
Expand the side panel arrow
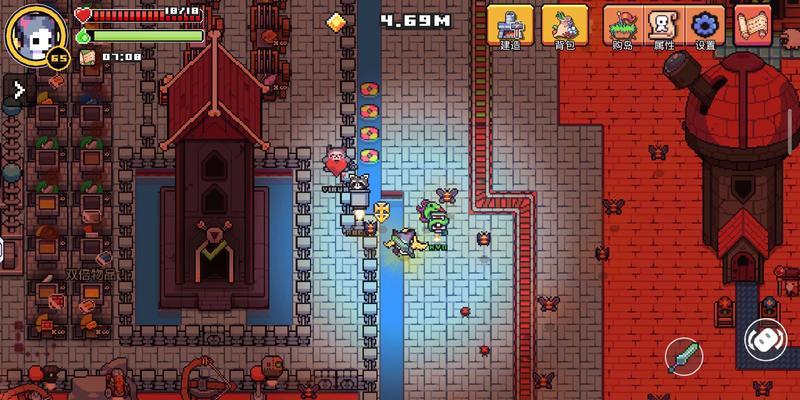[18, 90]
